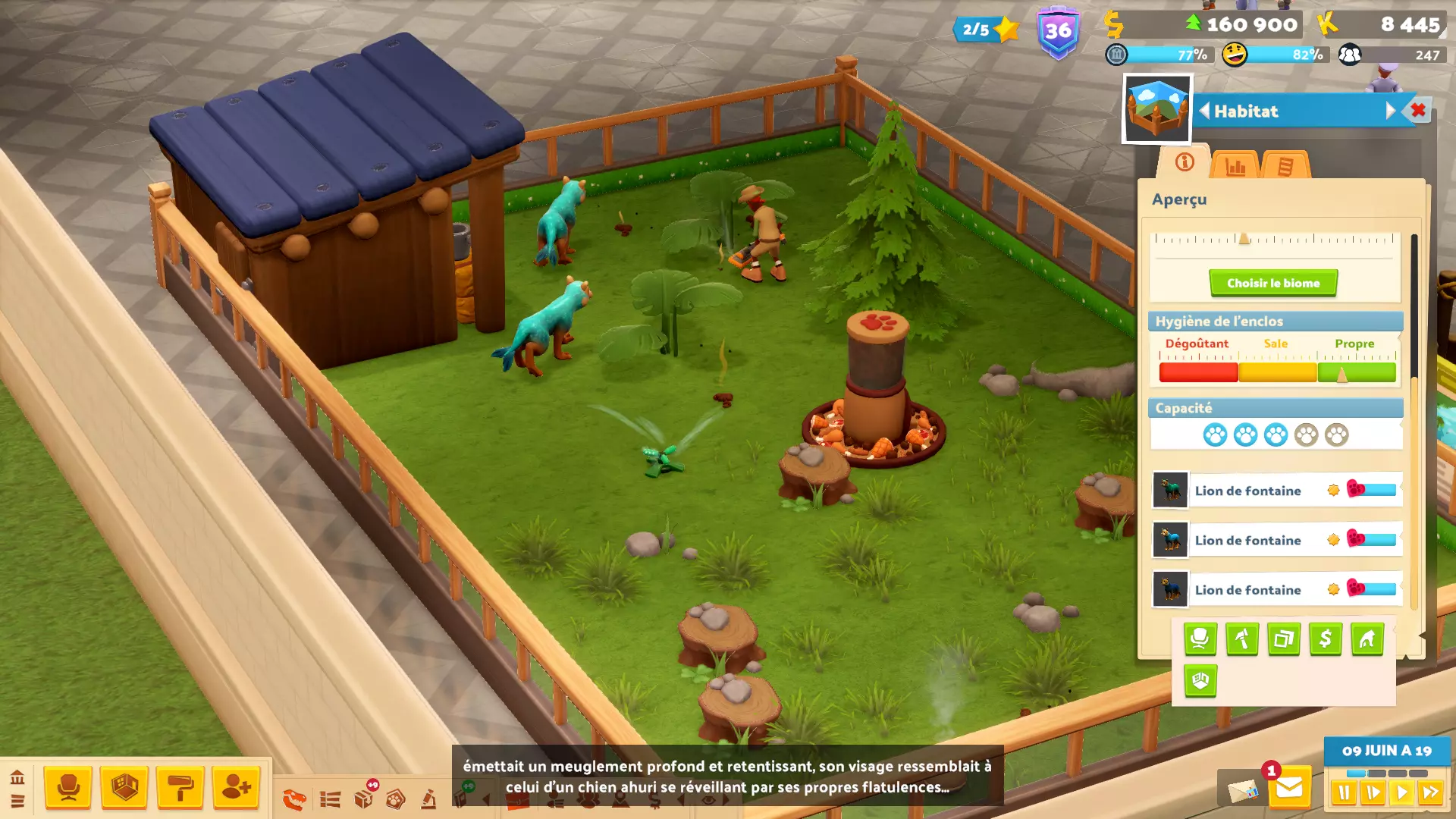
Task: Open the crate icon with +9 badge
Action: [x=364, y=798]
